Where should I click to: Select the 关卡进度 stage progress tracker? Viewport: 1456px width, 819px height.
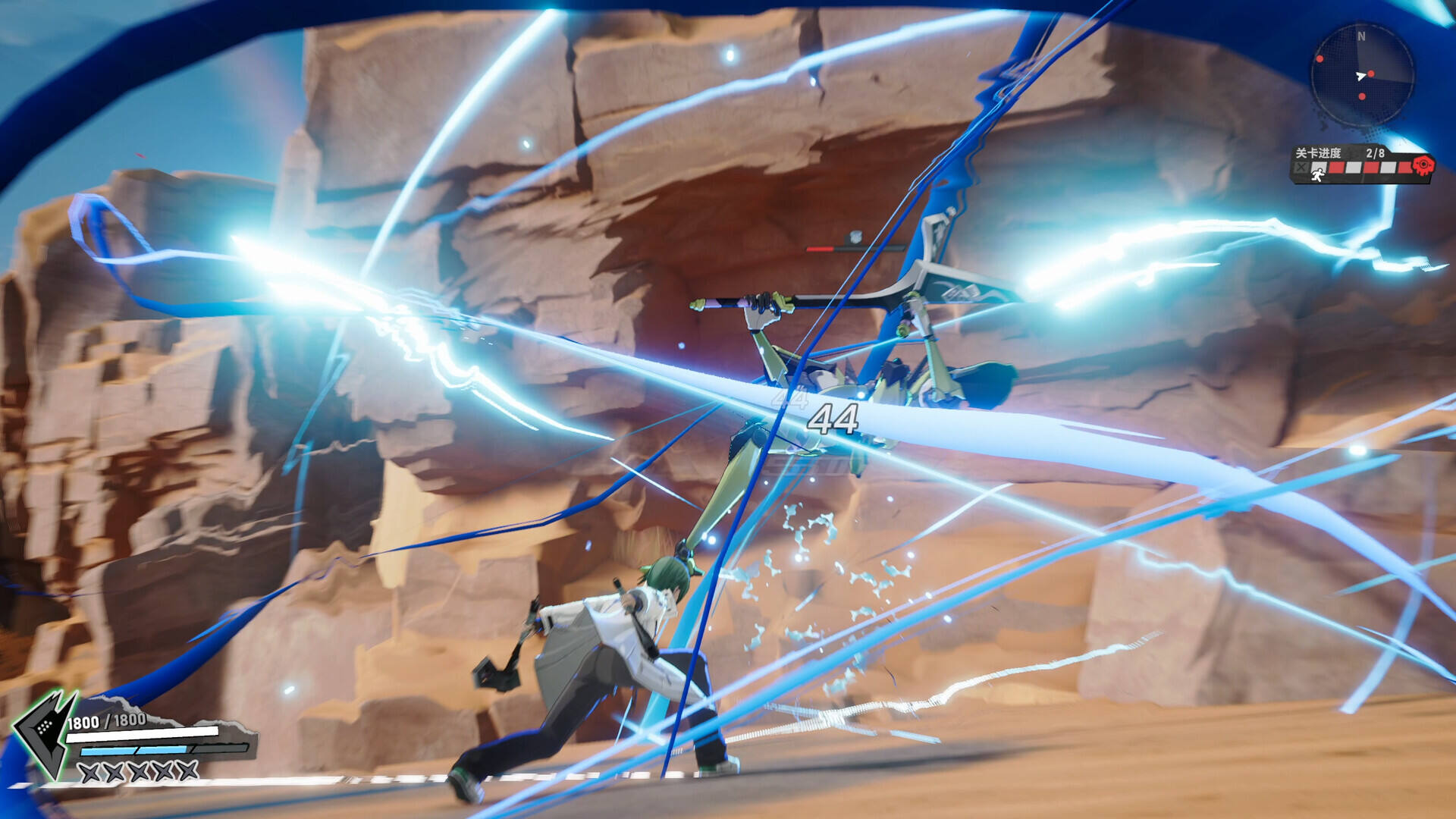(1357, 164)
